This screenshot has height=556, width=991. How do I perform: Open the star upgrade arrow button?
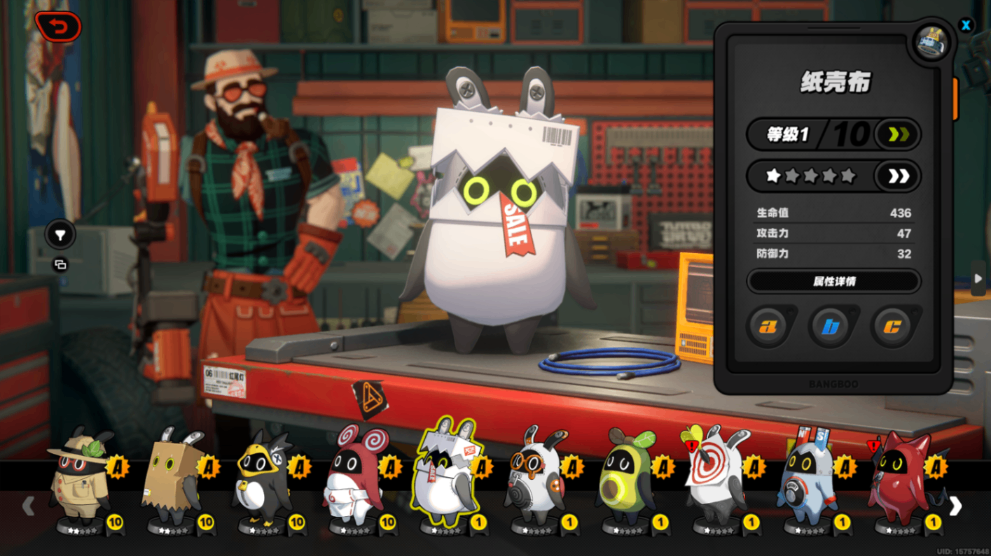pyautogui.click(x=897, y=176)
